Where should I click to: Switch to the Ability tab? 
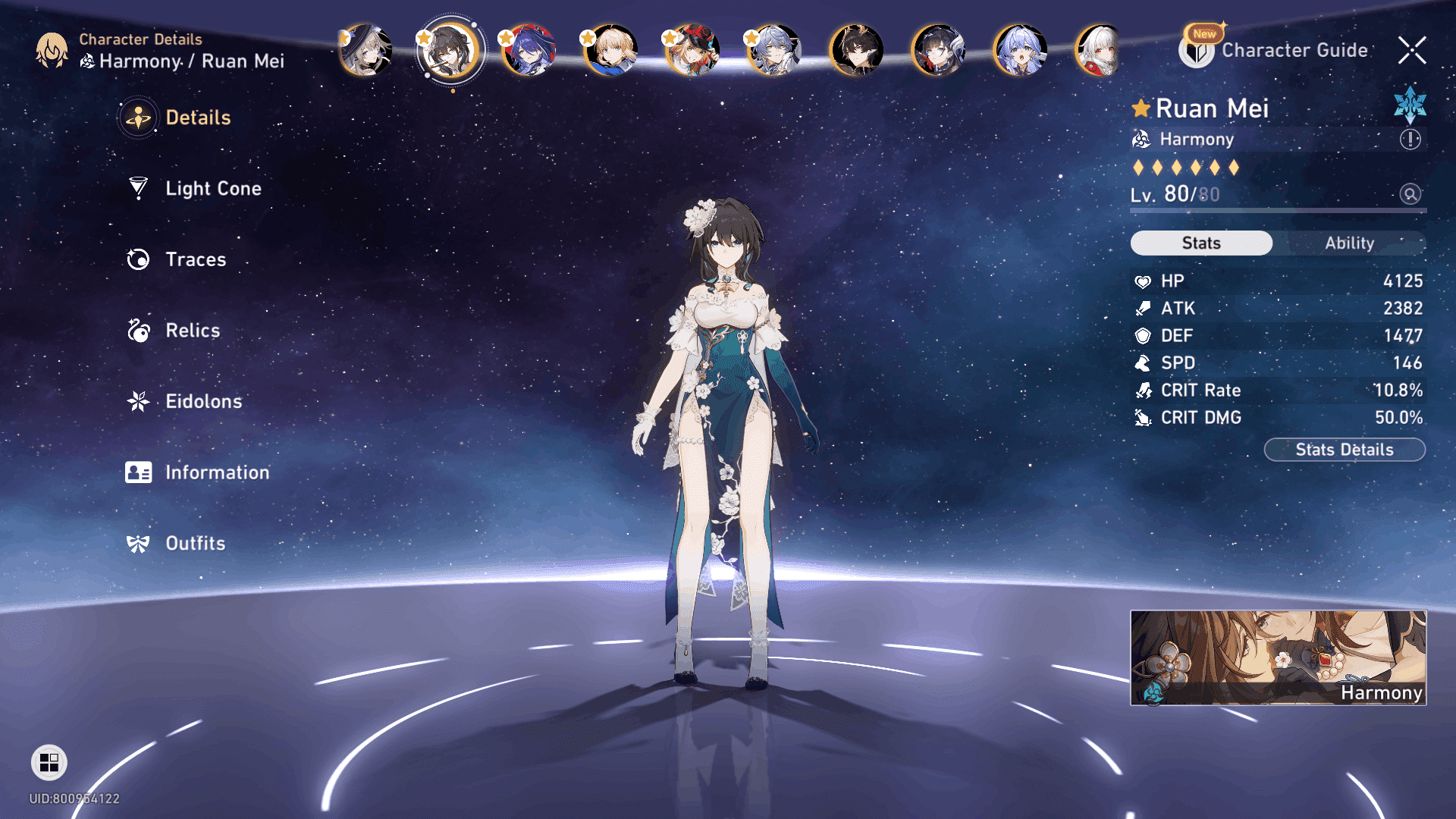pyautogui.click(x=1349, y=243)
